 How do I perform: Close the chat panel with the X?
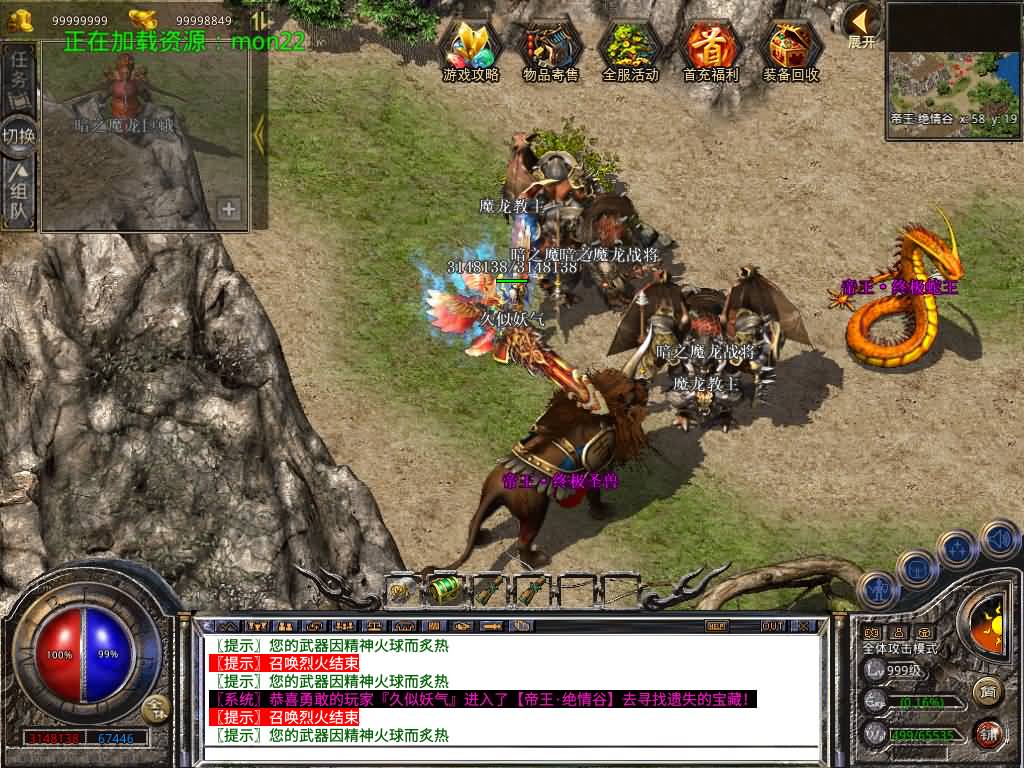[804, 626]
